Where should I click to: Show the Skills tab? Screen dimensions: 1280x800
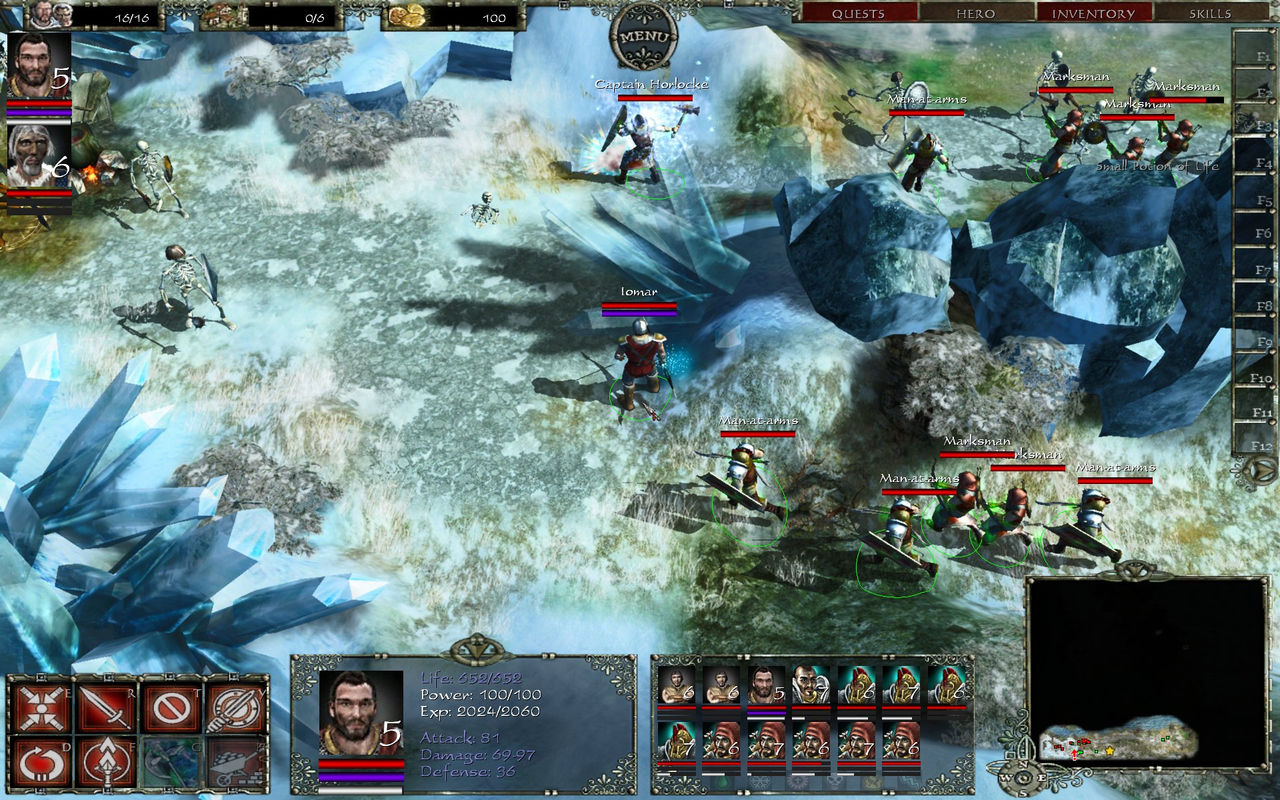1210,13
